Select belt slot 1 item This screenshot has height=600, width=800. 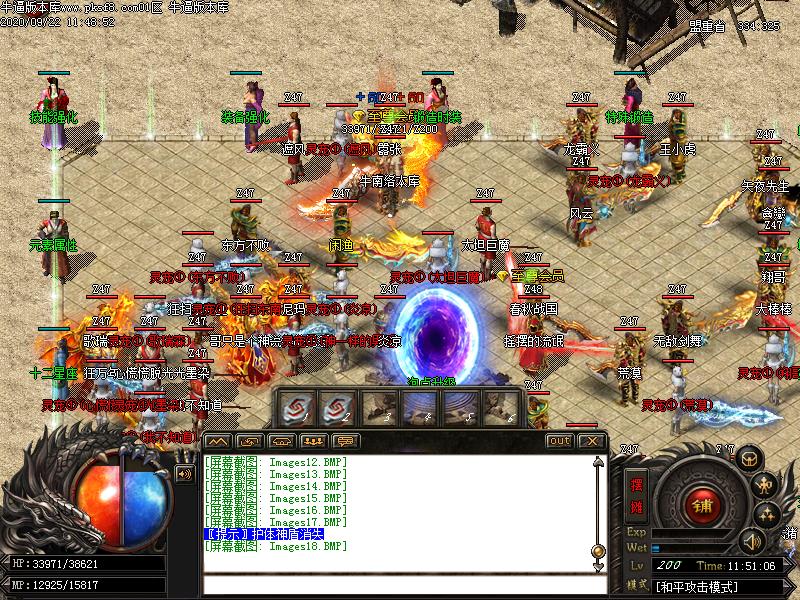[x=297, y=407]
